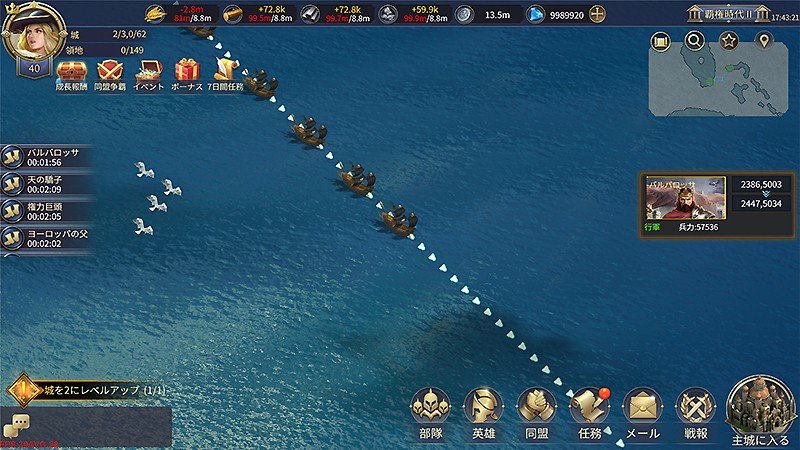Viewport: 800px width, 450px height.
Task: Open the 同盟争覇 alliance battle
Action: pos(110,75)
